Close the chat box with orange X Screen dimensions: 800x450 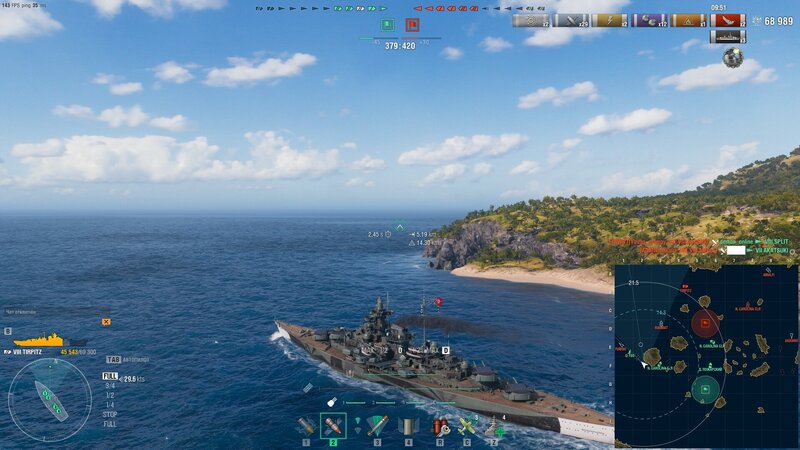pos(106,322)
